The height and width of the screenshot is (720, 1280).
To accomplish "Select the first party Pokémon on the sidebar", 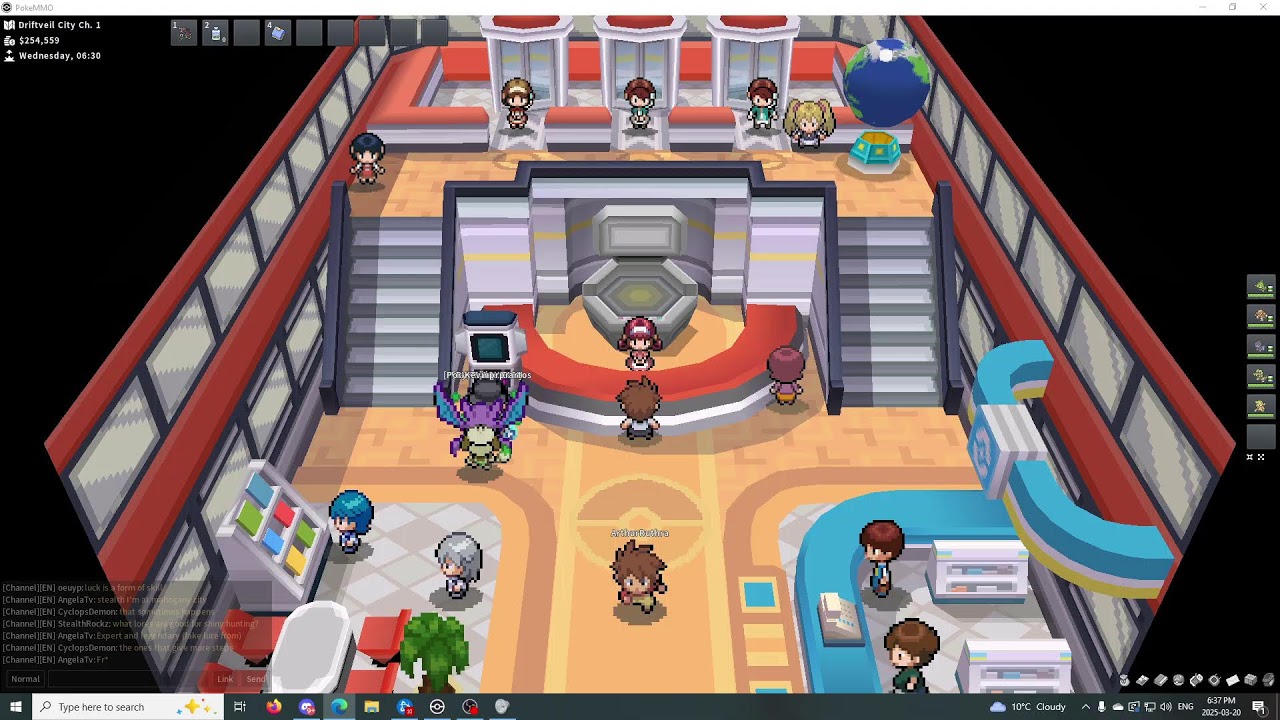I will (1261, 287).
